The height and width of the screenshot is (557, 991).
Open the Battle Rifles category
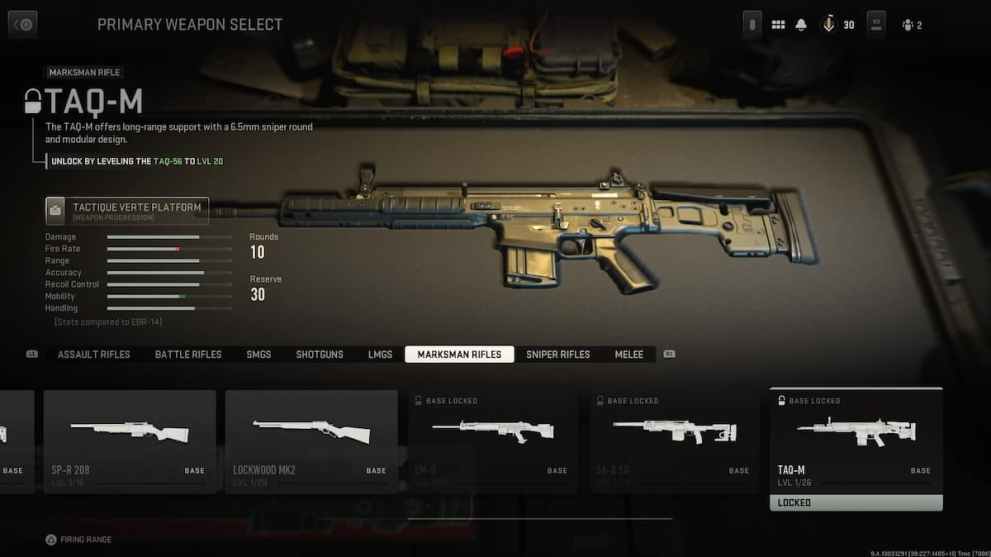188,355
